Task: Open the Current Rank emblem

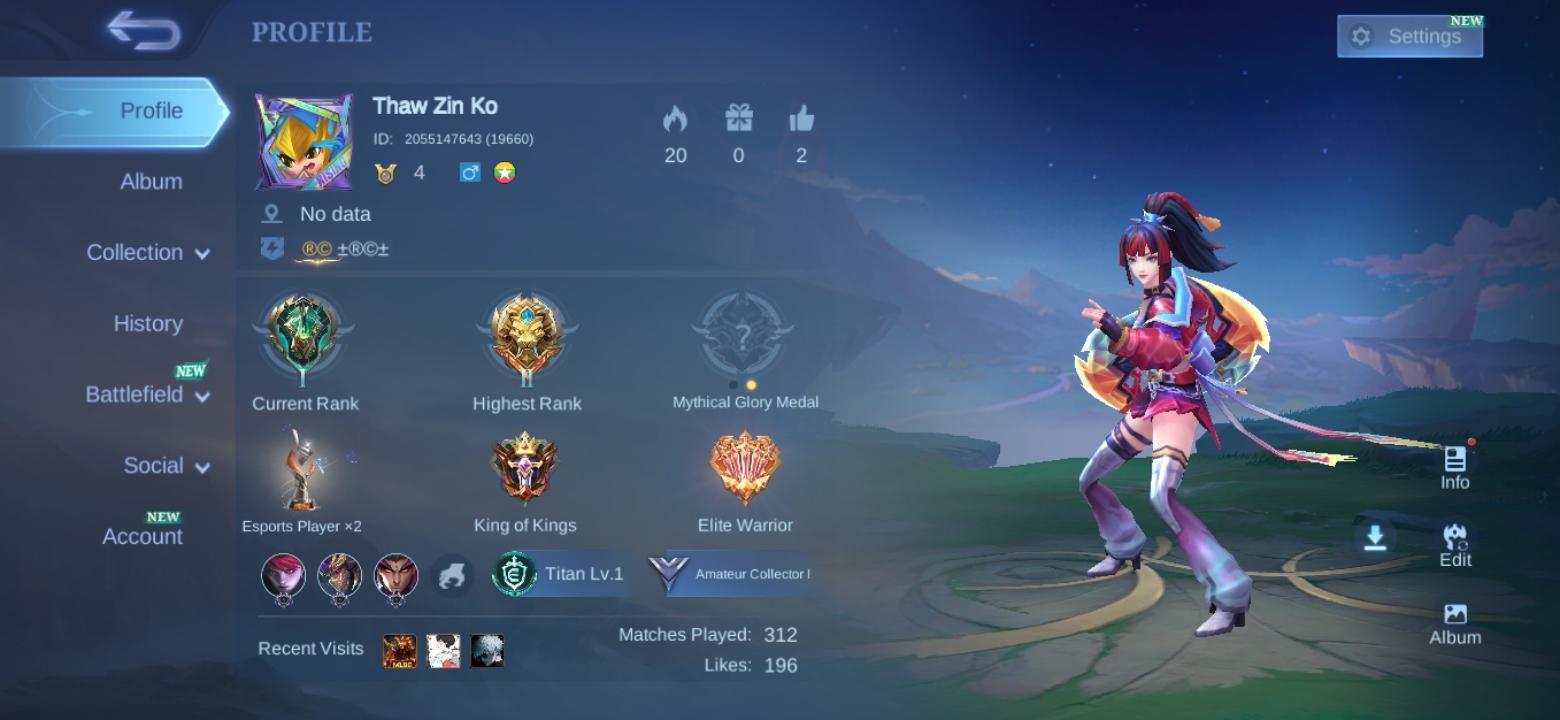Action: tap(303, 335)
